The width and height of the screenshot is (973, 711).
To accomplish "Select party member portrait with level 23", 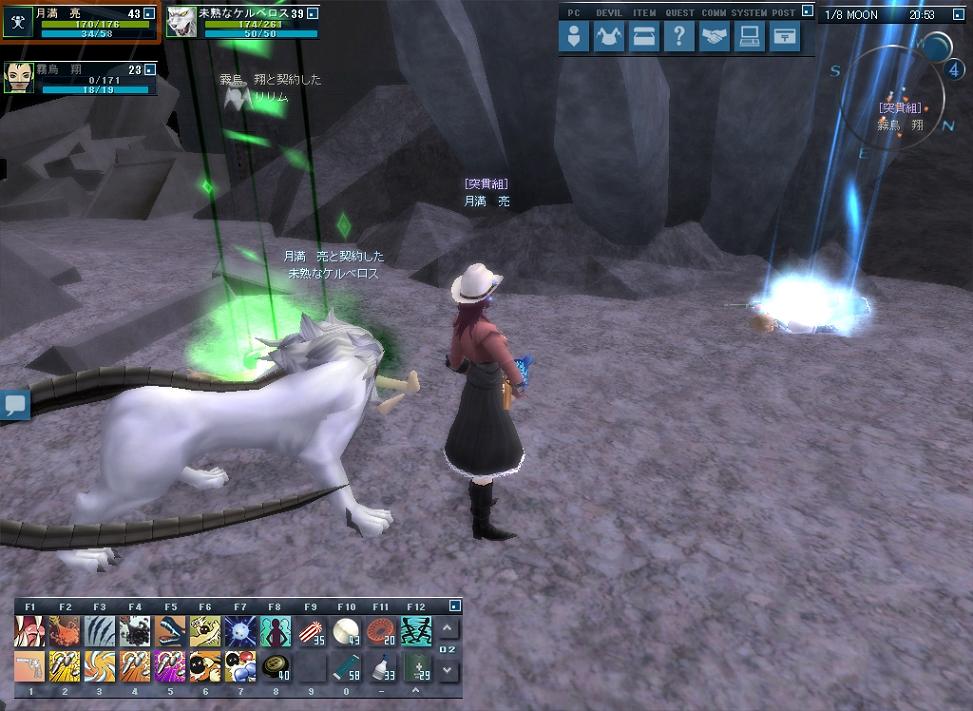I will tap(18, 78).
